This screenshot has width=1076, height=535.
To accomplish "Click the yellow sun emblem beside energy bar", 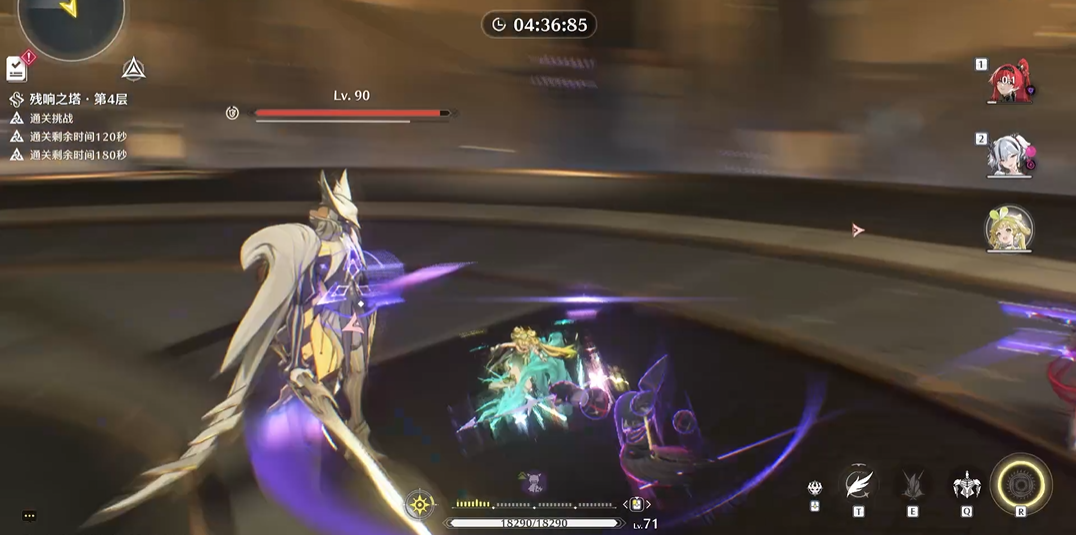I will pos(420,504).
